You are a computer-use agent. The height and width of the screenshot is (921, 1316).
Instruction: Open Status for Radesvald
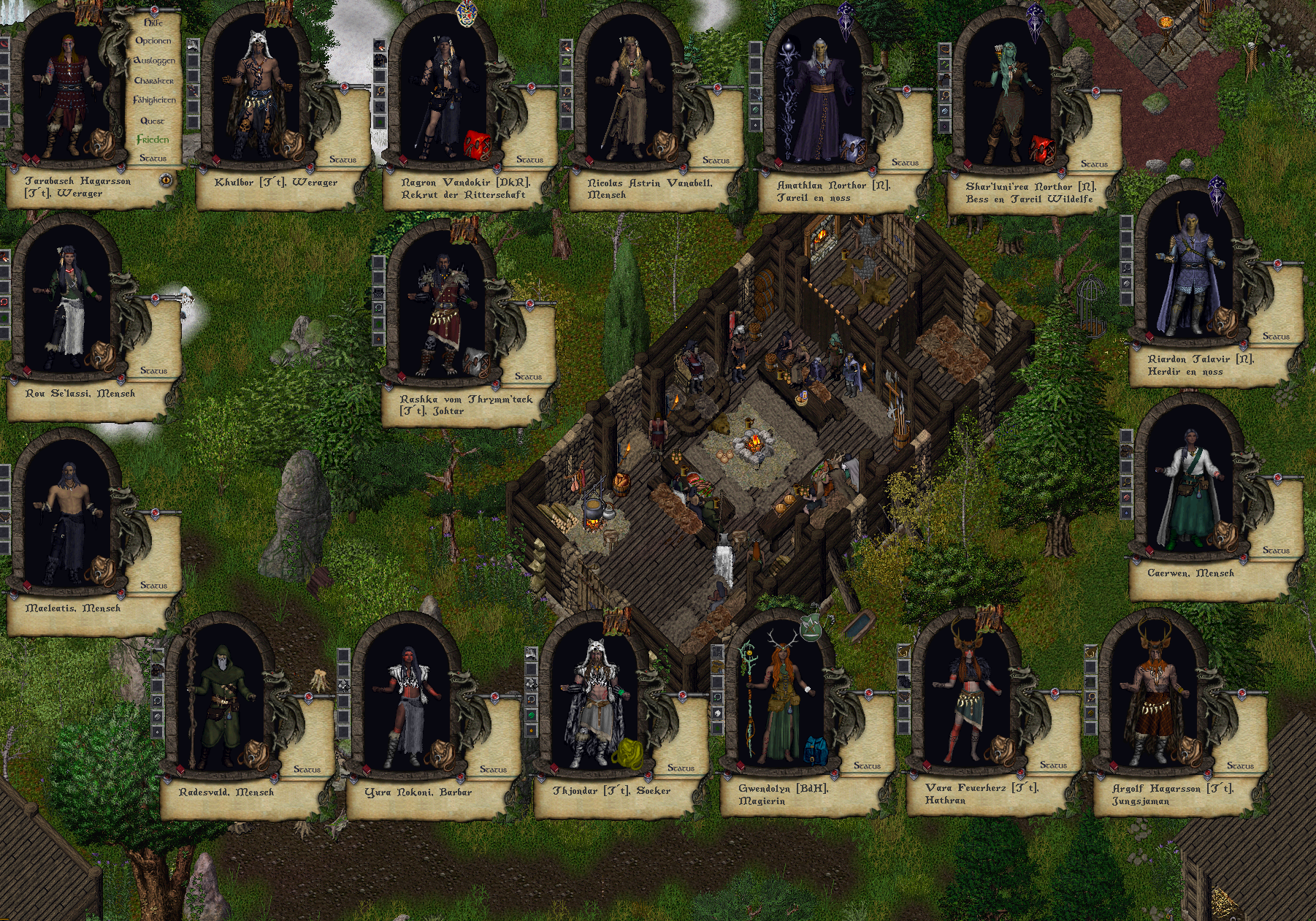(307, 769)
